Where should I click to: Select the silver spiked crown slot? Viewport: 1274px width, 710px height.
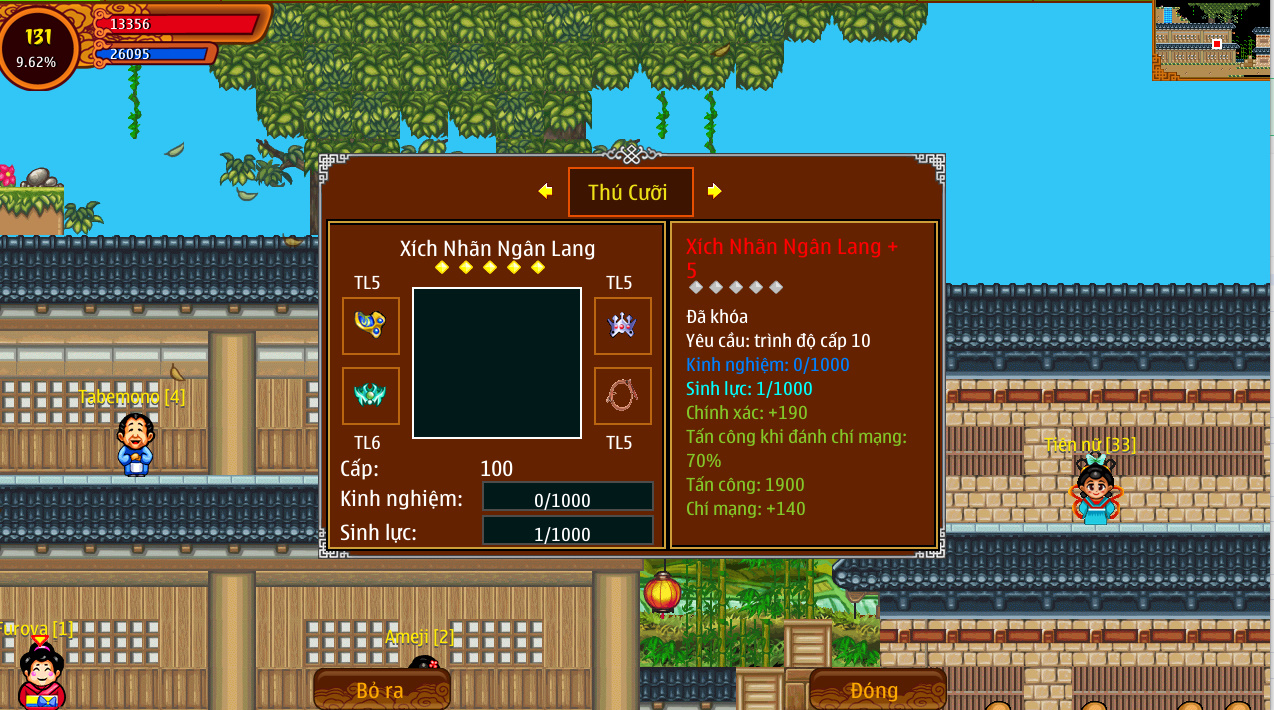pyautogui.click(x=622, y=325)
